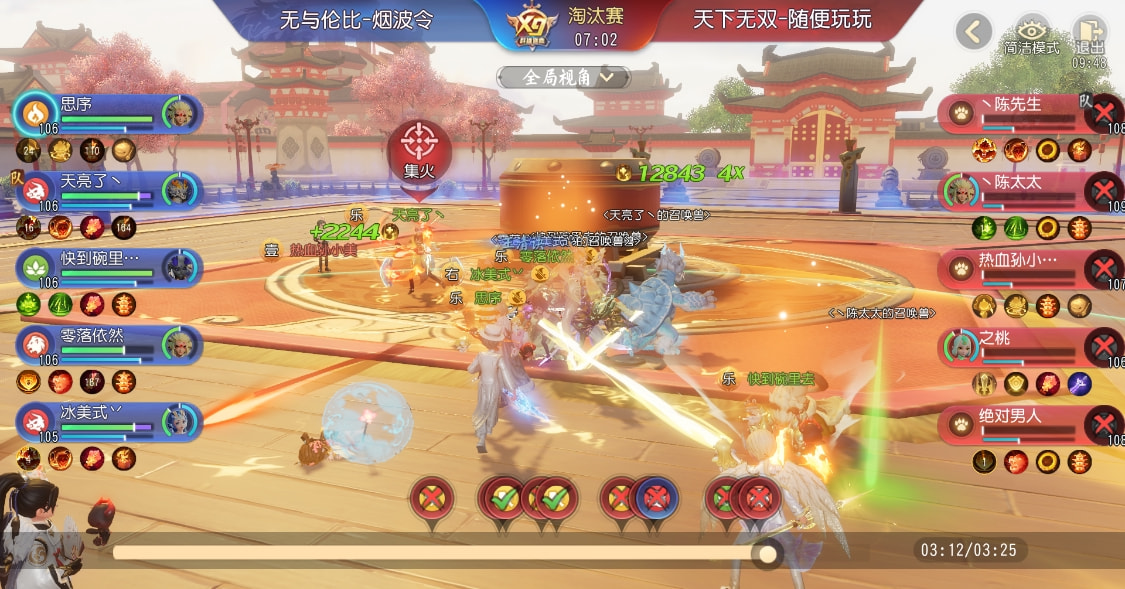Select player 天亮了丶 in team list

pyautogui.click(x=108, y=189)
